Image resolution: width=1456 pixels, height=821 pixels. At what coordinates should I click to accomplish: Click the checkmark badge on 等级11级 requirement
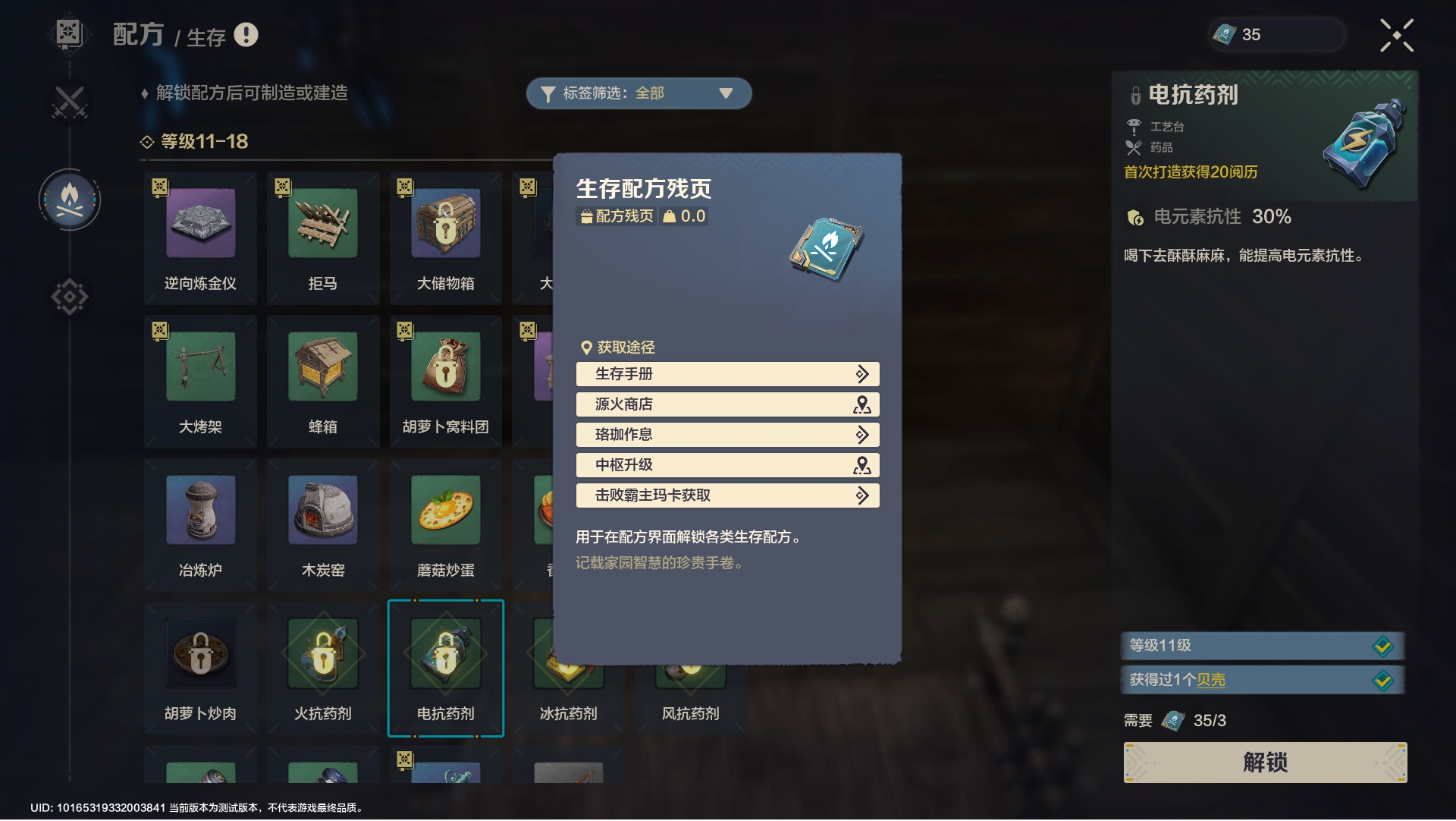pos(1385,646)
